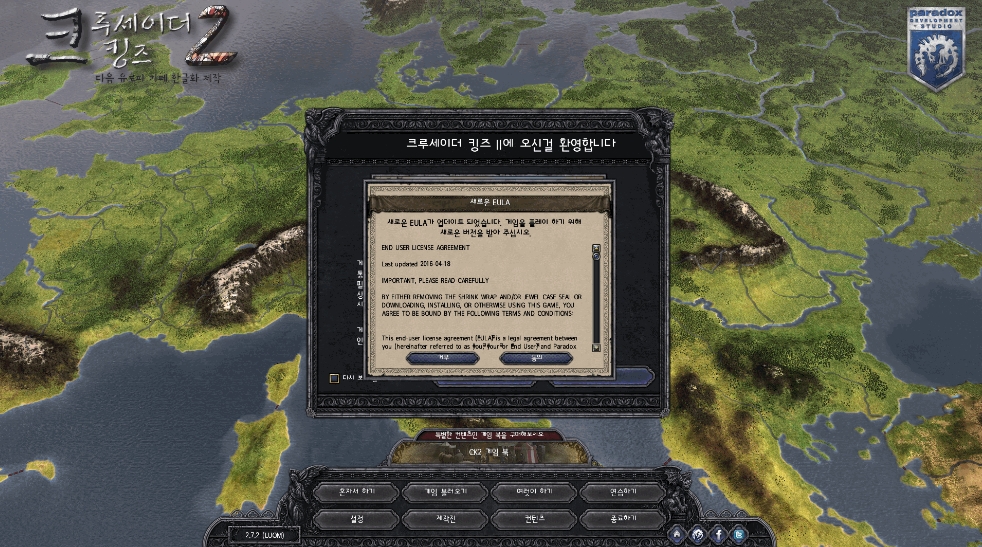The image size is (982, 547).
Task: Click the Facebook icon
Action: (x=718, y=534)
